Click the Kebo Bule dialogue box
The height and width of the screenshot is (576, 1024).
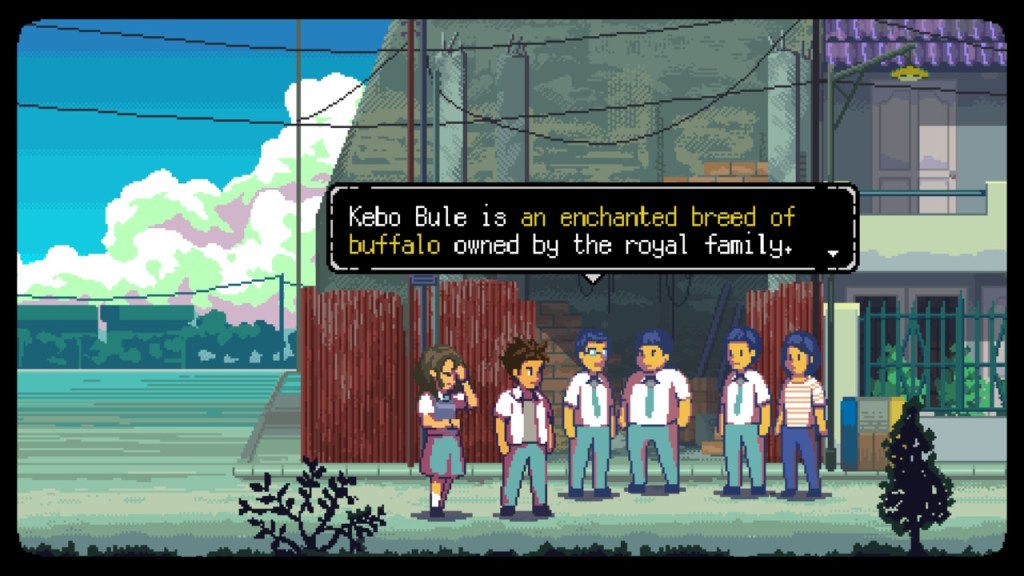pyautogui.click(x=592, y=231)
